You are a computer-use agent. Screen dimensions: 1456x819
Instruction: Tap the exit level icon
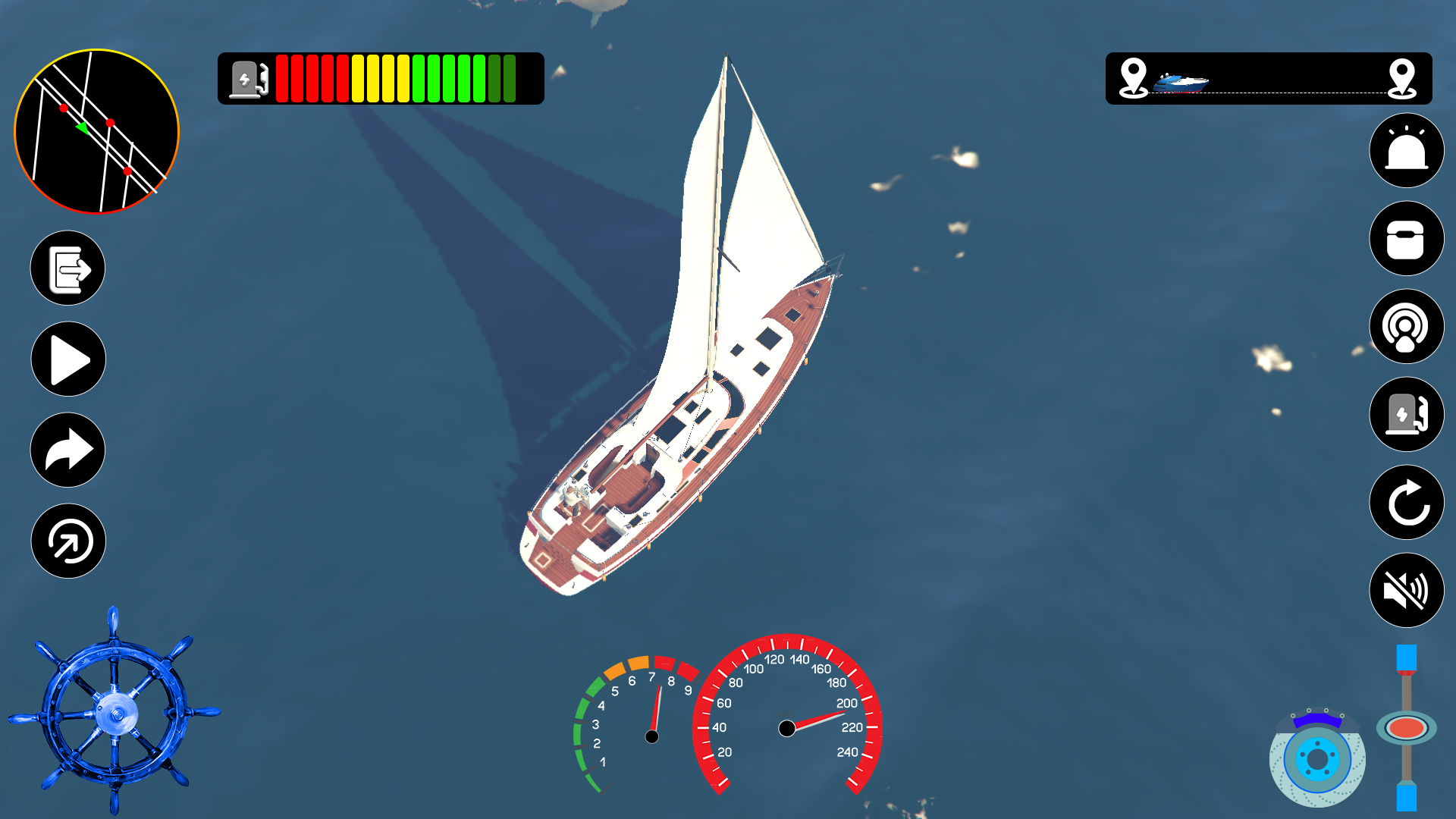(67, 268)
